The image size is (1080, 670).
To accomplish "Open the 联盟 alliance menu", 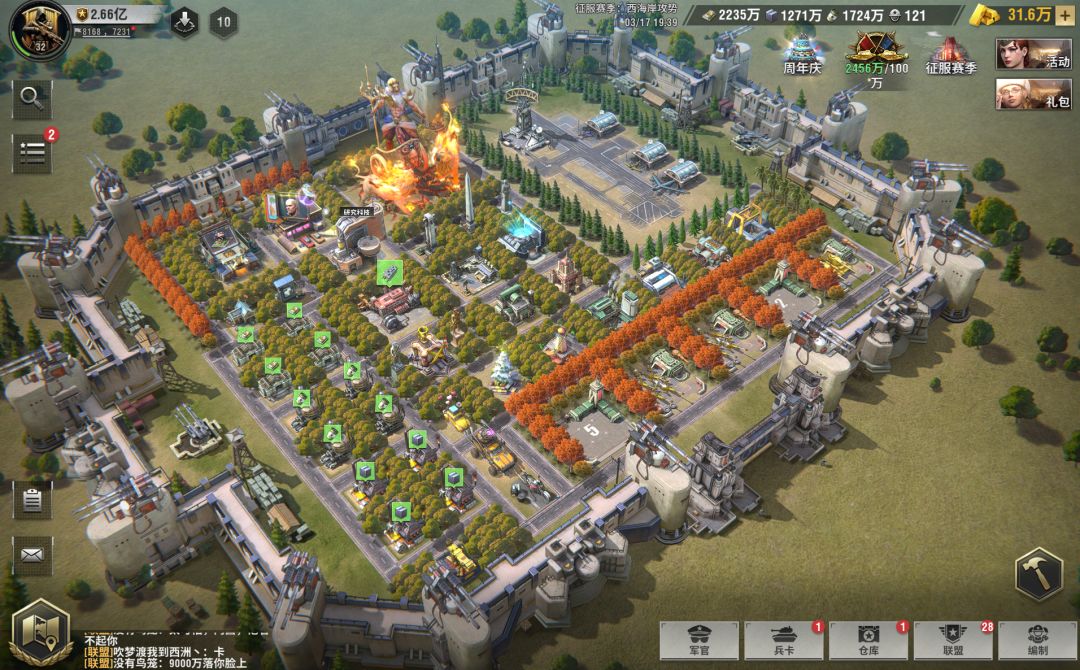I will coord(952,640).
